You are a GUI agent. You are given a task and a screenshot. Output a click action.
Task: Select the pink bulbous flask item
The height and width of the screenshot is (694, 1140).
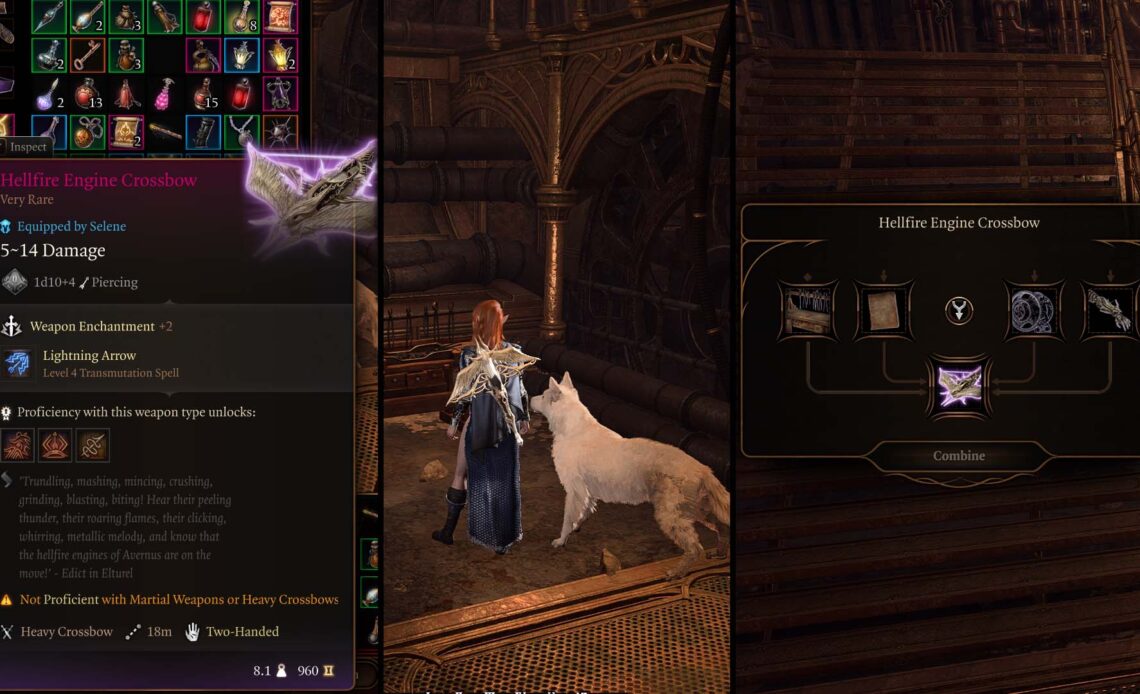point(165,94)
